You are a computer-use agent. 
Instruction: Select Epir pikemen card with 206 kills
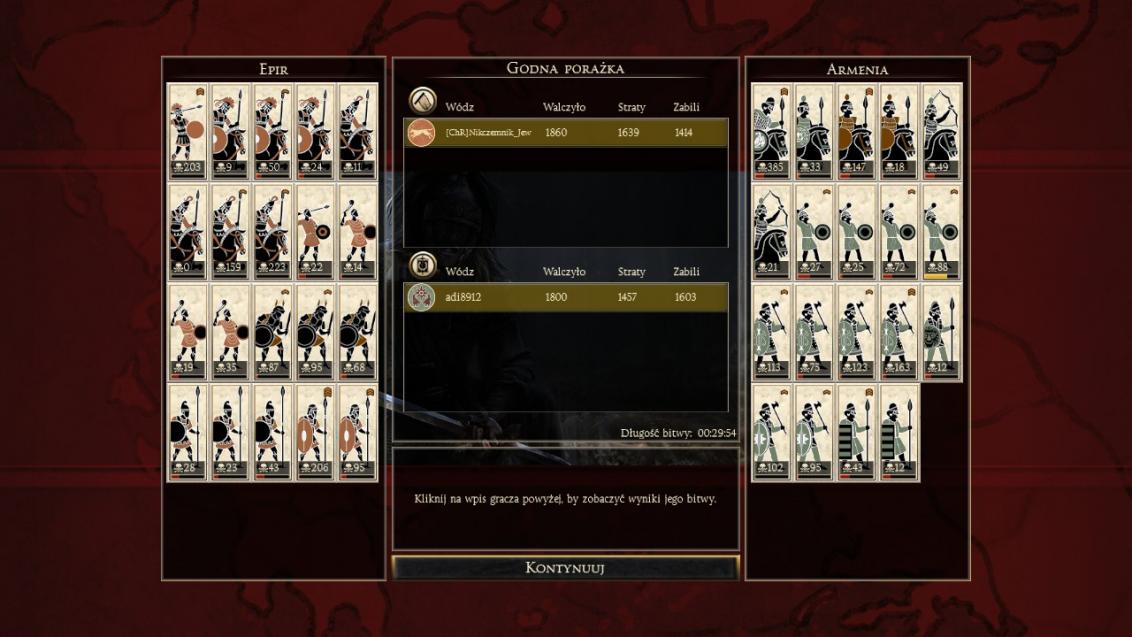316,432
